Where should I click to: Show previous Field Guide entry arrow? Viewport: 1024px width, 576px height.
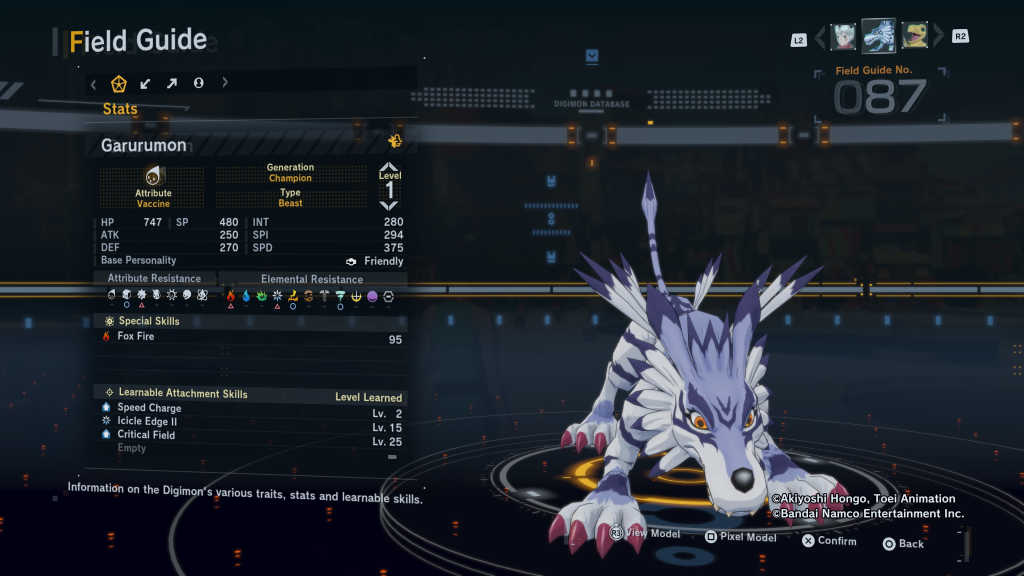821,38
